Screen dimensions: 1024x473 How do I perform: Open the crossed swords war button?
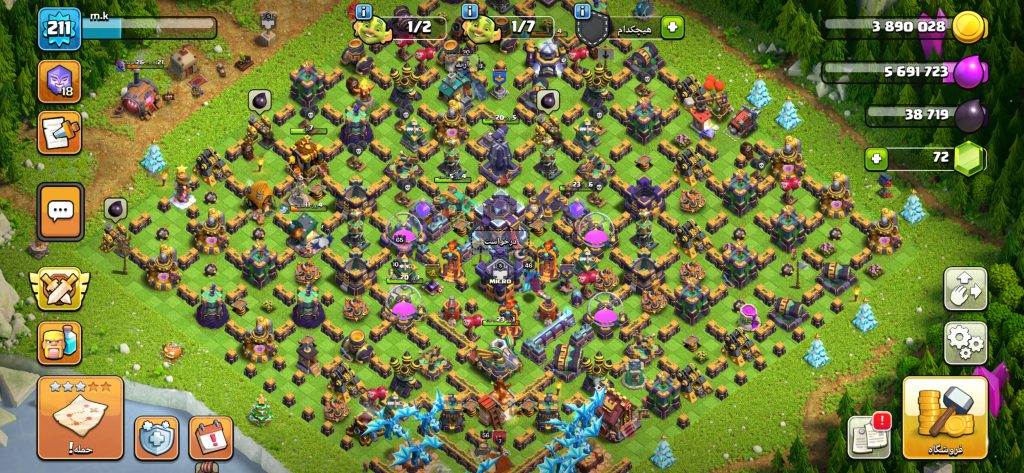pyautogui.click(x=58, y=289)
